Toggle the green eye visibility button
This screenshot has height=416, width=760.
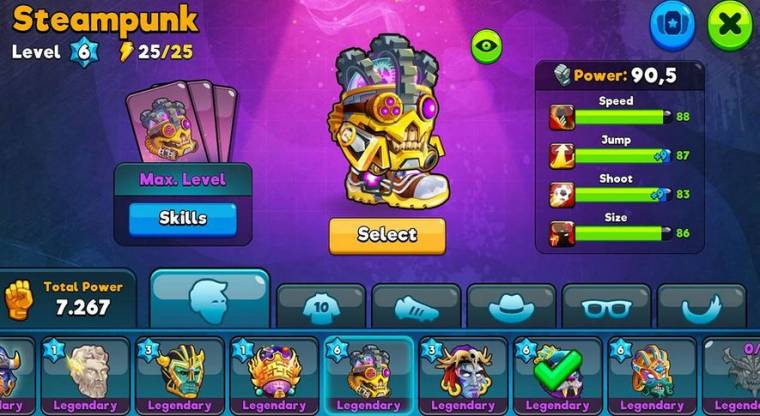tap(486, 45)
